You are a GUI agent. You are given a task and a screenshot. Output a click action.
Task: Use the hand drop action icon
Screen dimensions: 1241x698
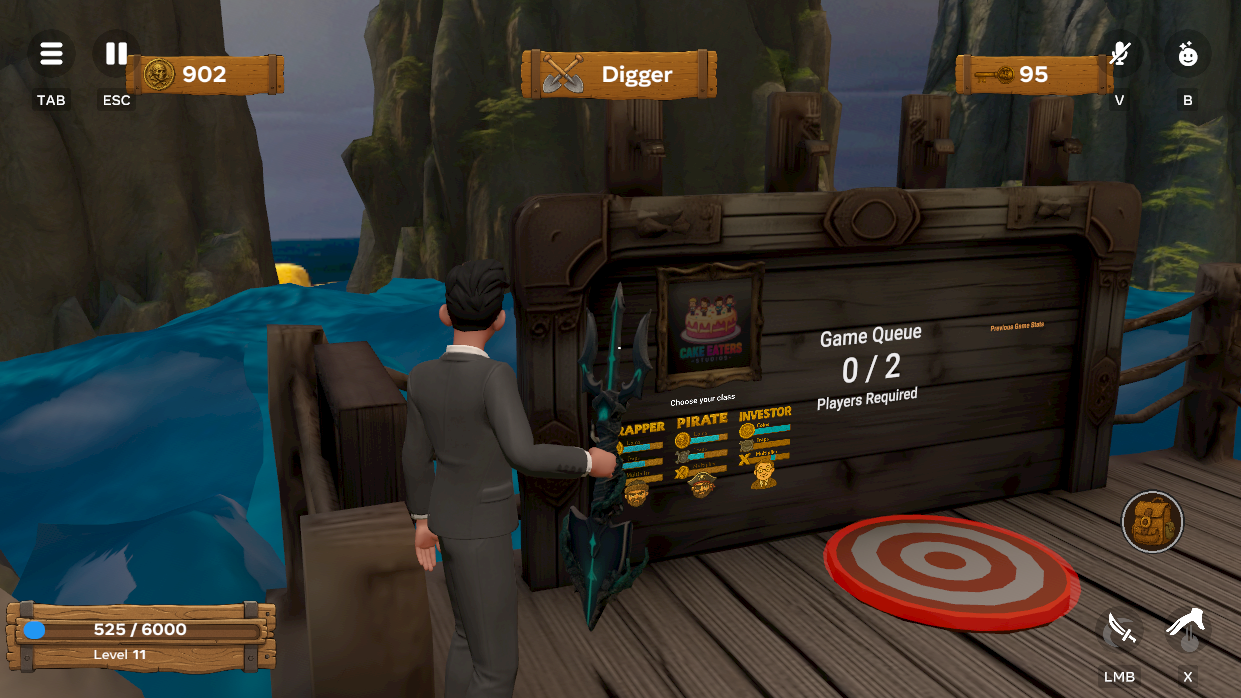(x=1187, y=631)
